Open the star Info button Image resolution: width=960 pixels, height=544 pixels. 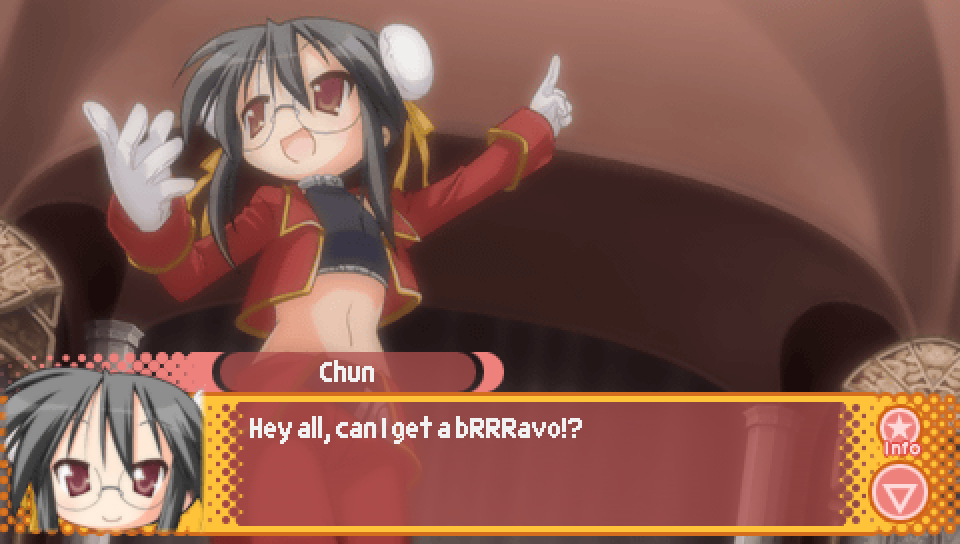tap(900, 431)
